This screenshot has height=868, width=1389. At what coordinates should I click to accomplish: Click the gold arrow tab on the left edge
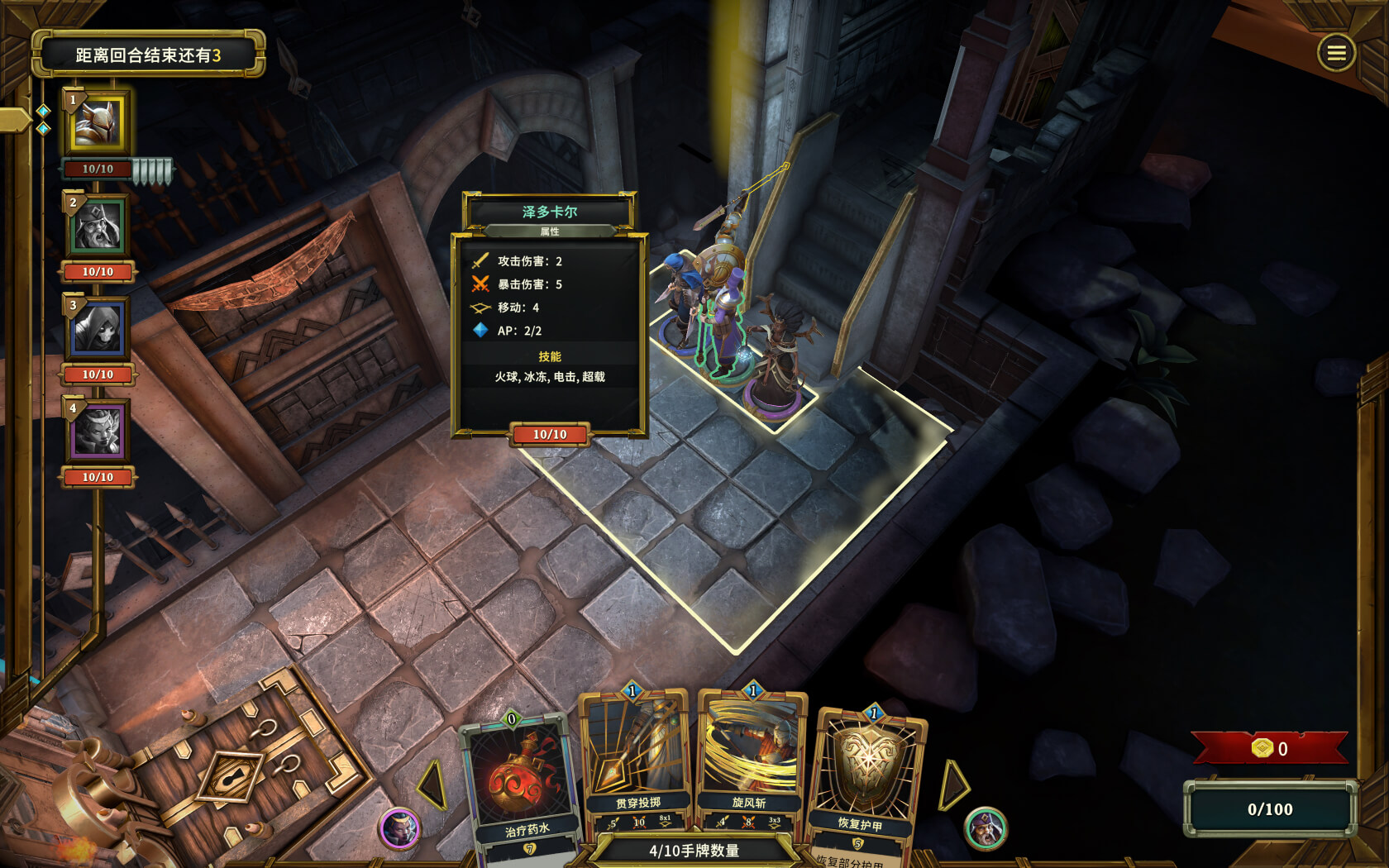pyautogui.click(x=14, y=121)
